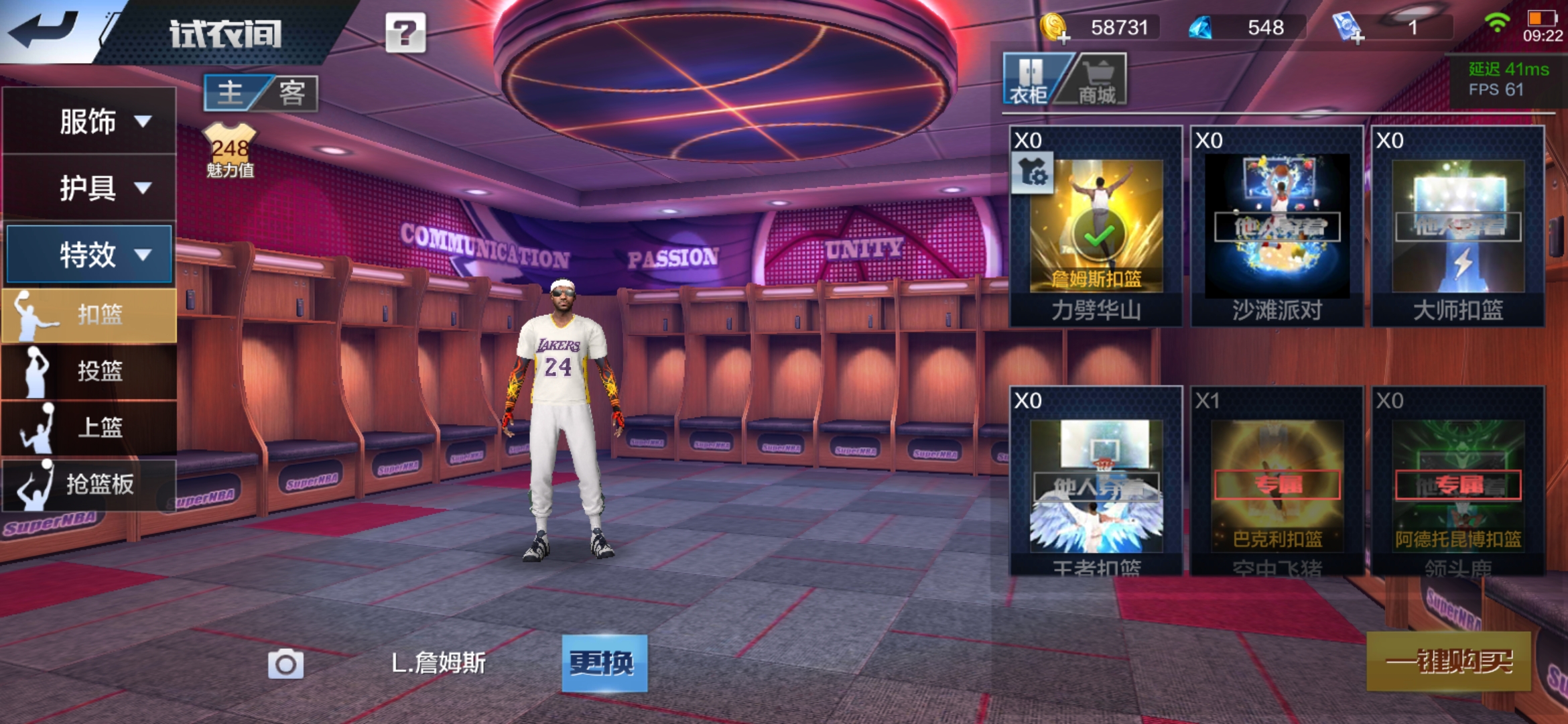Select the 力劈华山 dunk effect tile

tap(1096, 227)
